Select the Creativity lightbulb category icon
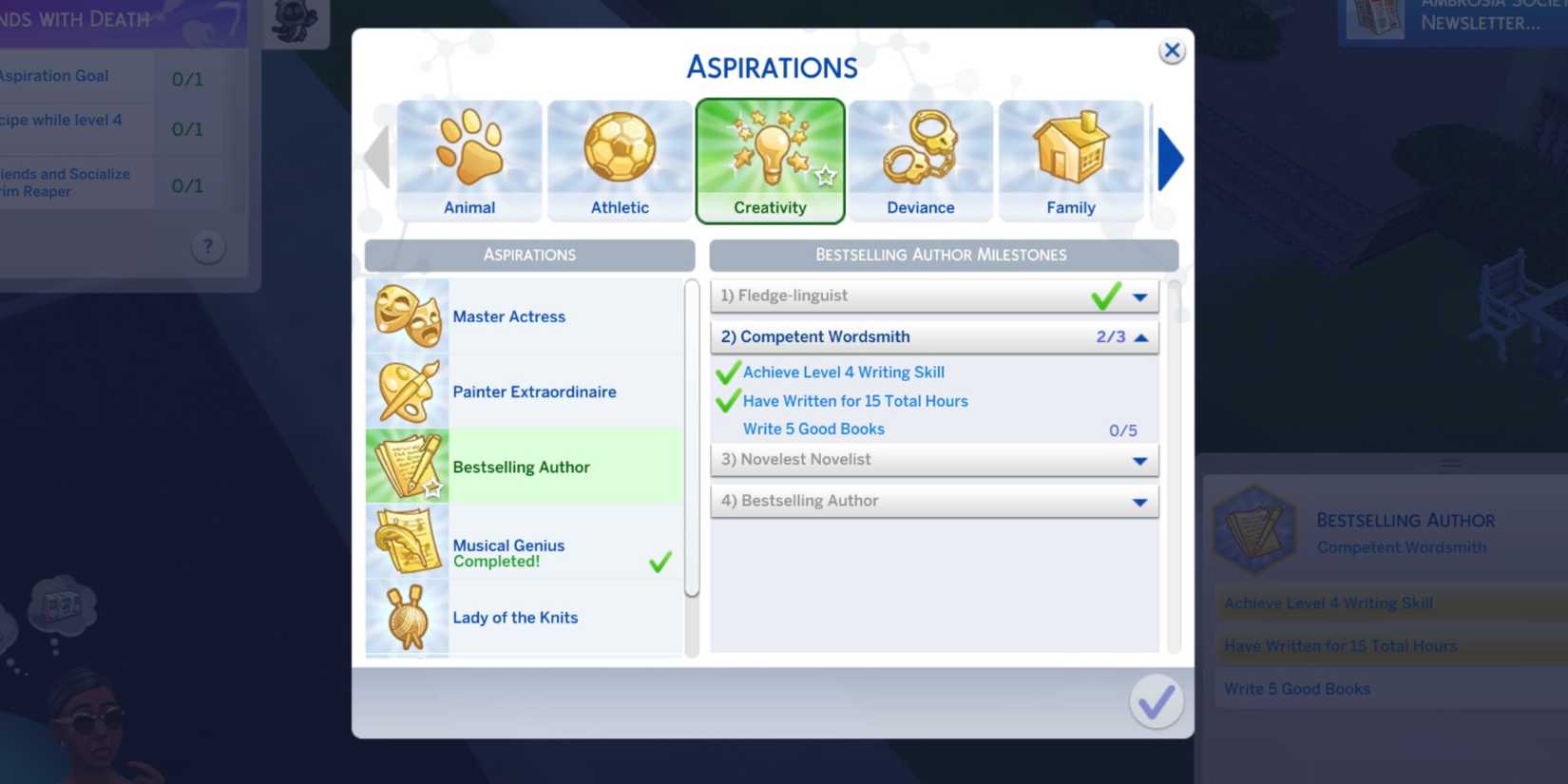The image size is (1568, 784). coord(770,157)
